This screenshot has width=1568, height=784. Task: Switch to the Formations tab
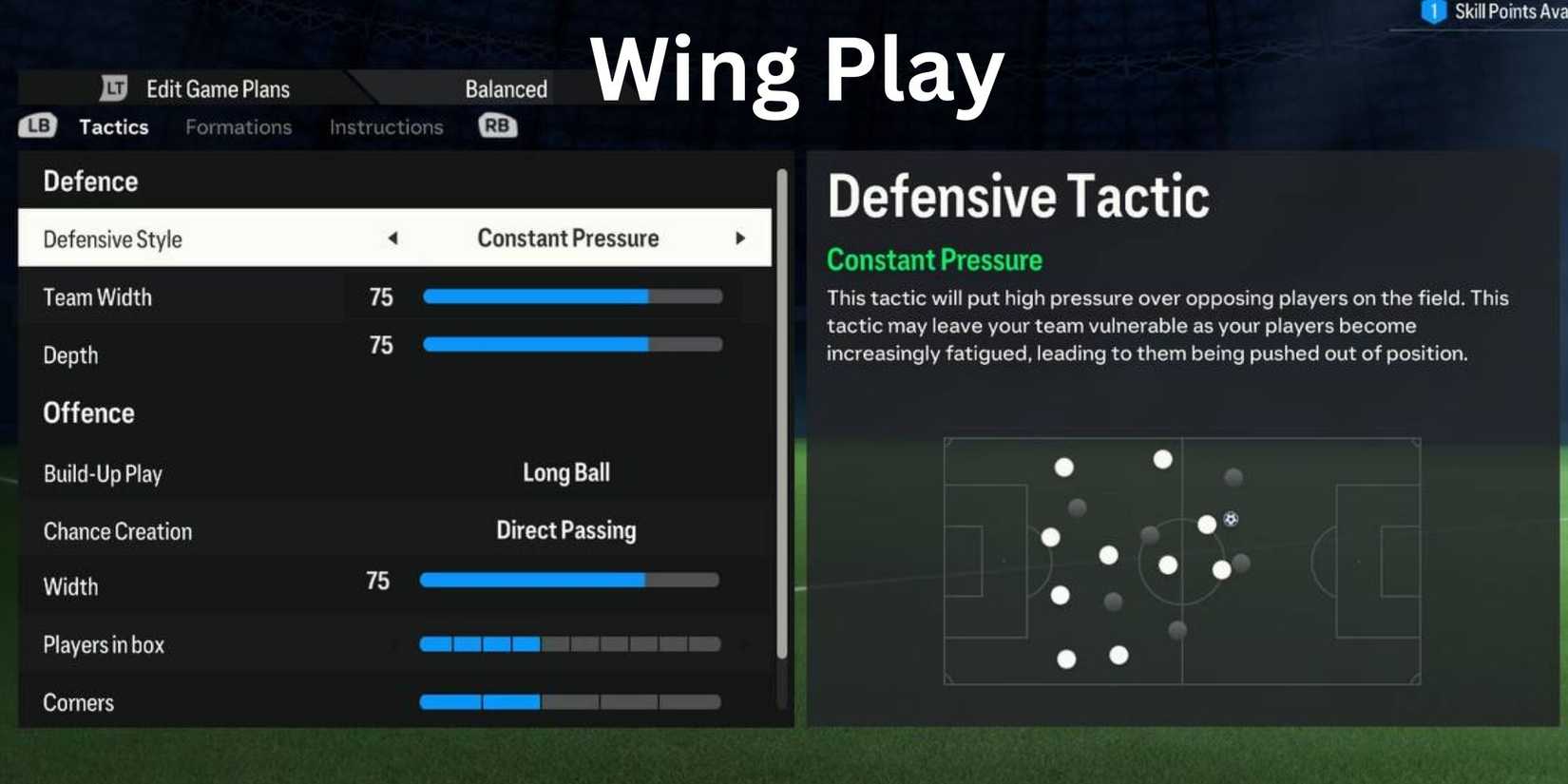click(x=238, y=126)
